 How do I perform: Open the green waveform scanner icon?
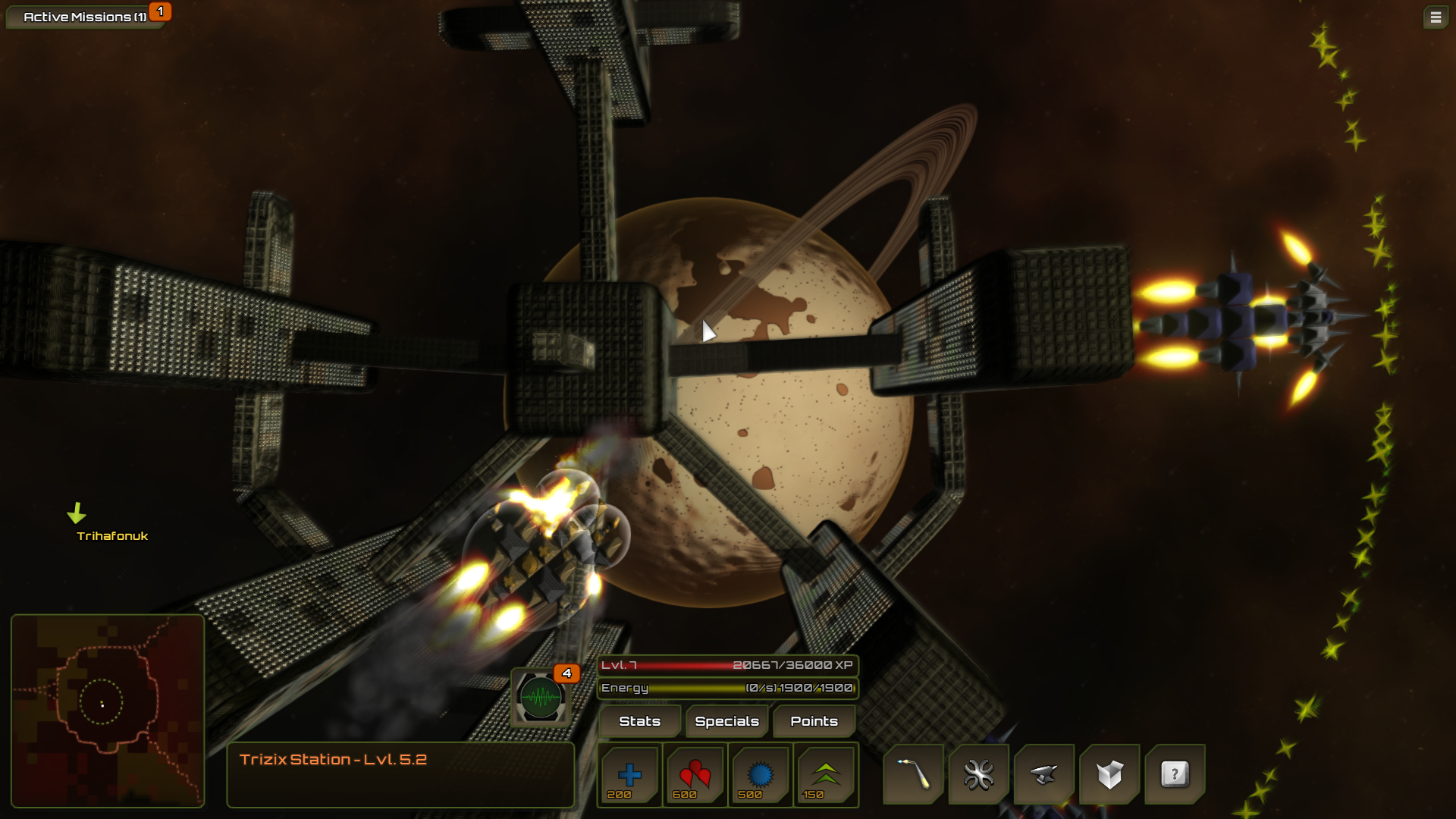[541, 697]
